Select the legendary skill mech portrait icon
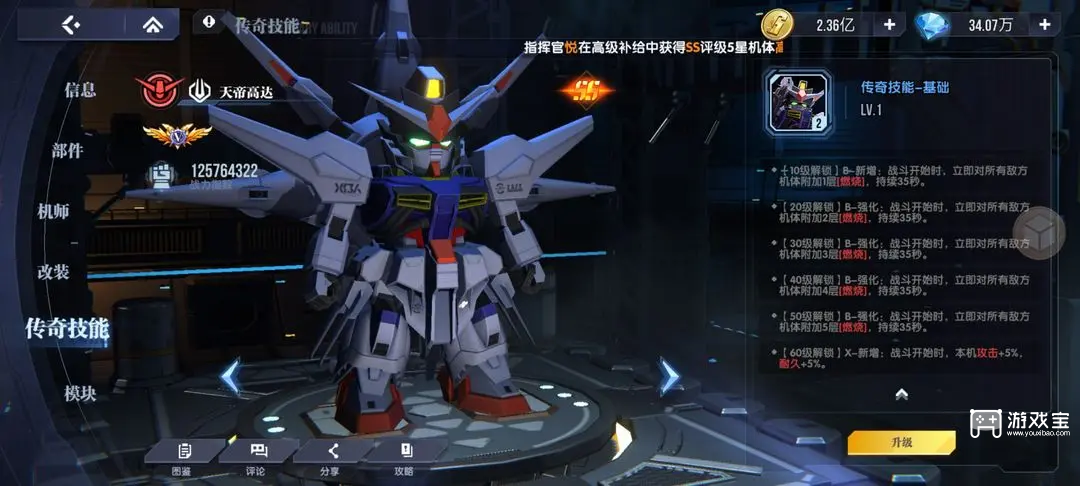This screenshot has width=1080, height=486. click(798, 102)
